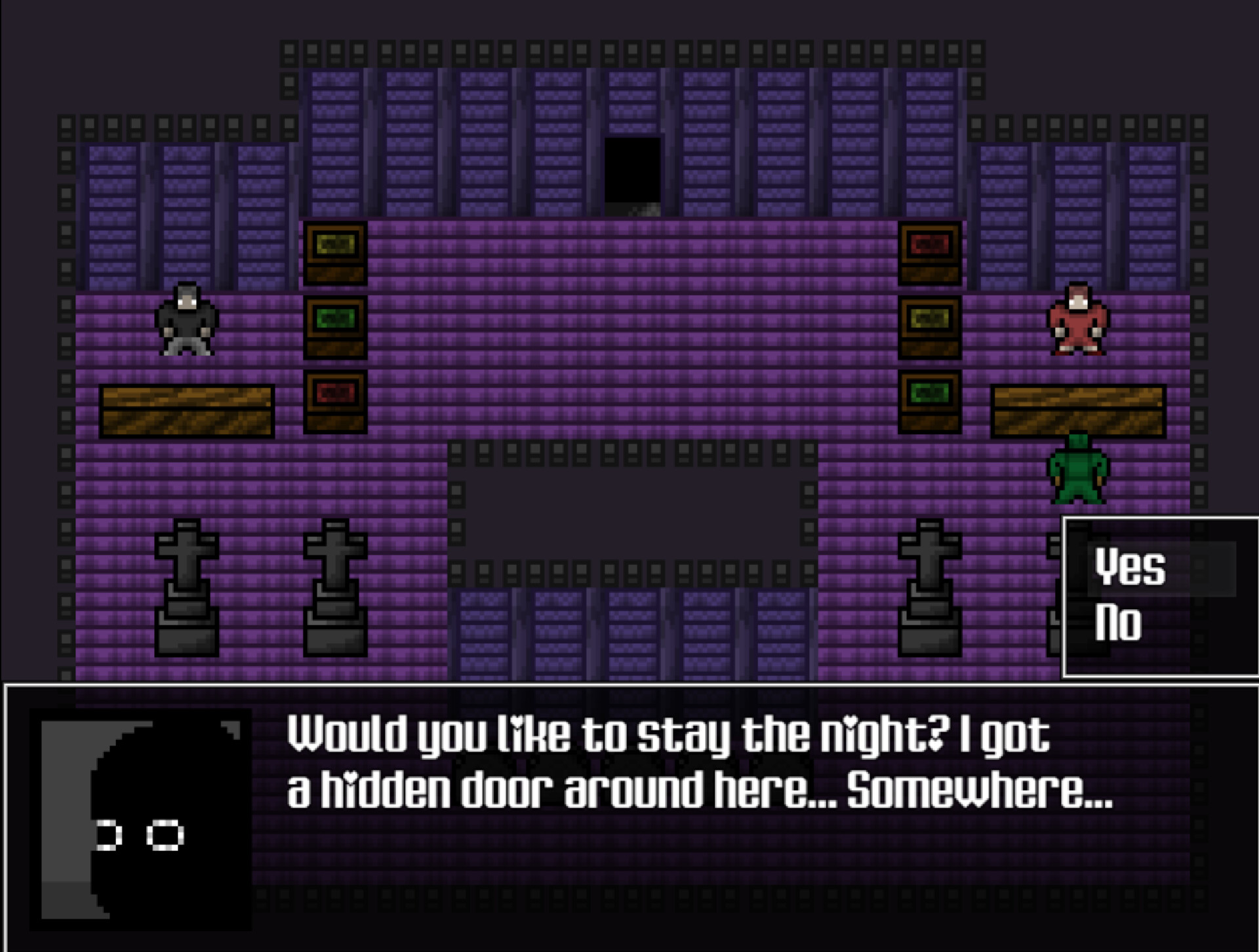Open the red drawer atop the right dresser stack
Viewport: 1259px width, 952px height.
point(930,244)
